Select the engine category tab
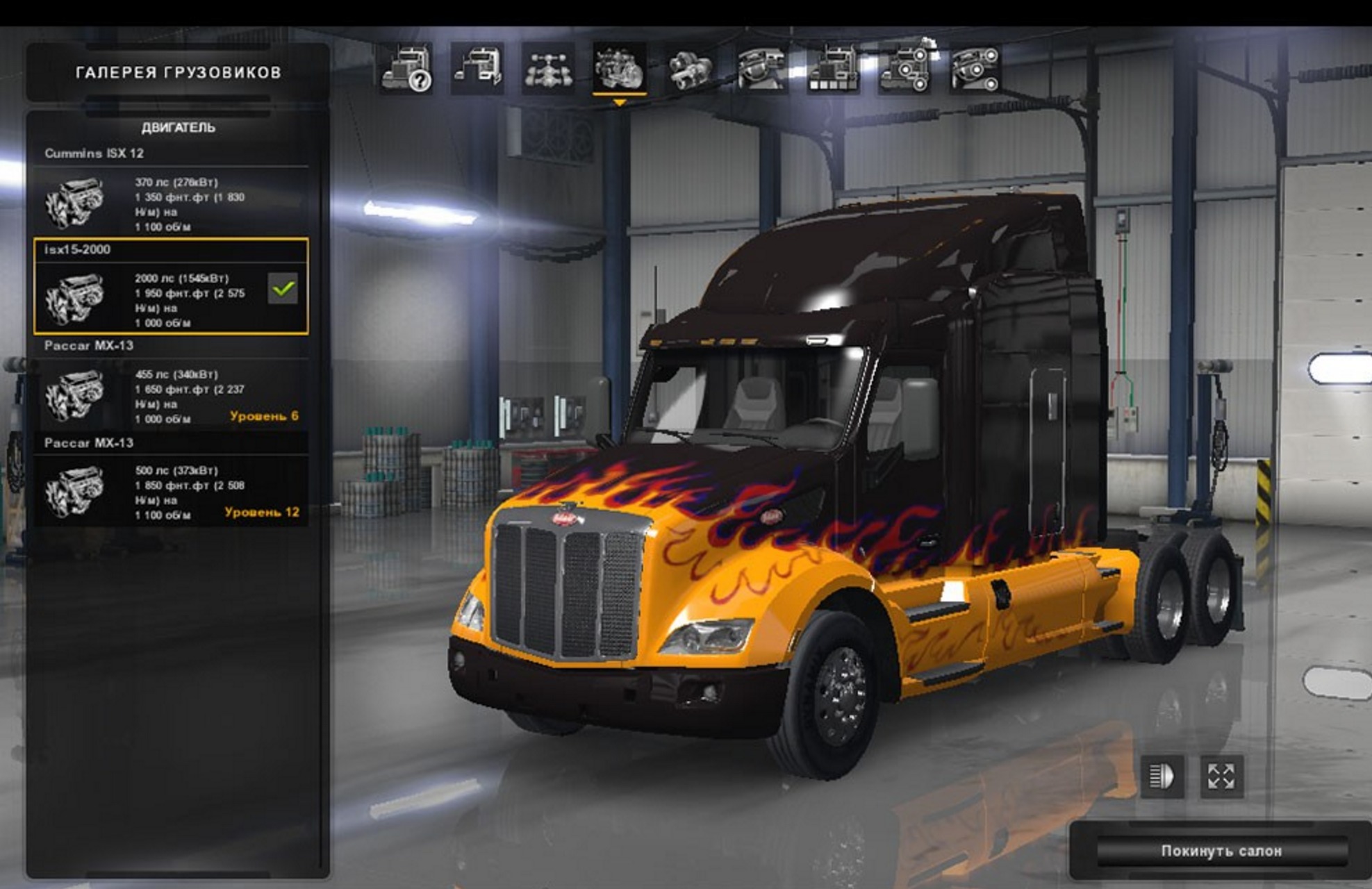The width and height of the screenshot is (1372, 889). tap(619, 69)
